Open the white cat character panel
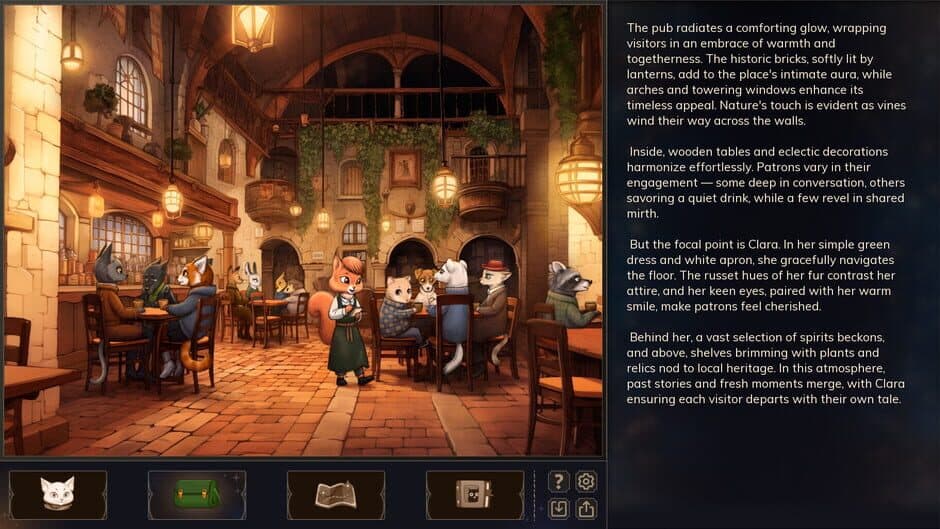Screen dimensions: 940x529 coord(58,495)
